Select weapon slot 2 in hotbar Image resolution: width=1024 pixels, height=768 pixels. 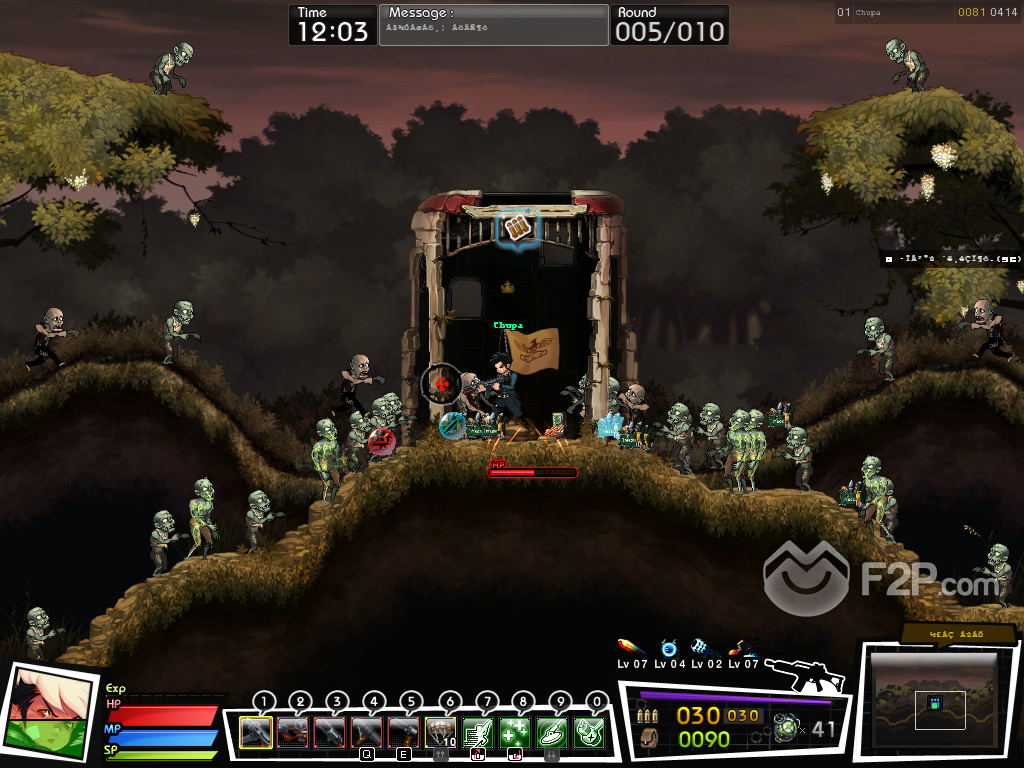(292, 732)
